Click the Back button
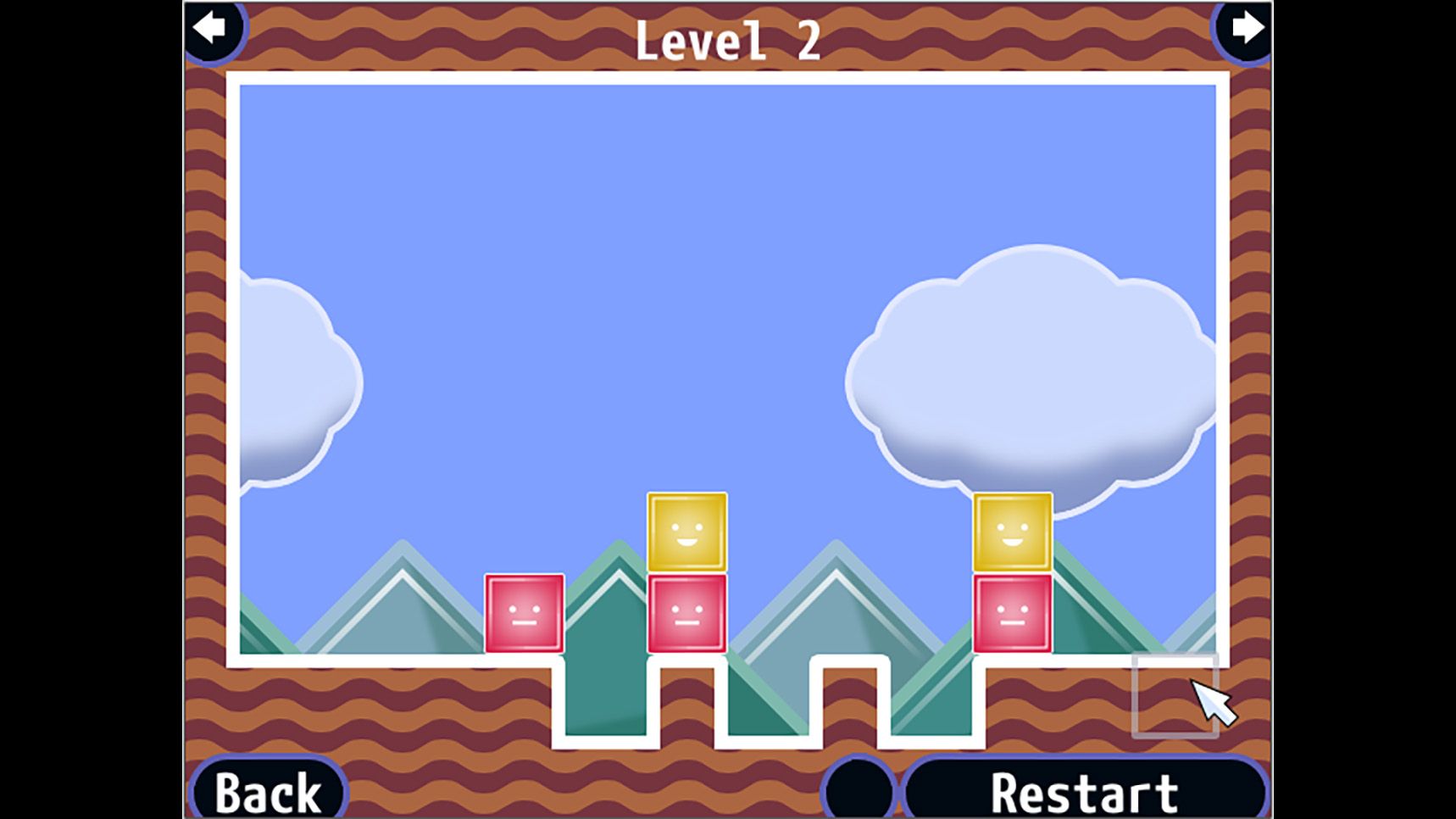 (x=268, y=792)
